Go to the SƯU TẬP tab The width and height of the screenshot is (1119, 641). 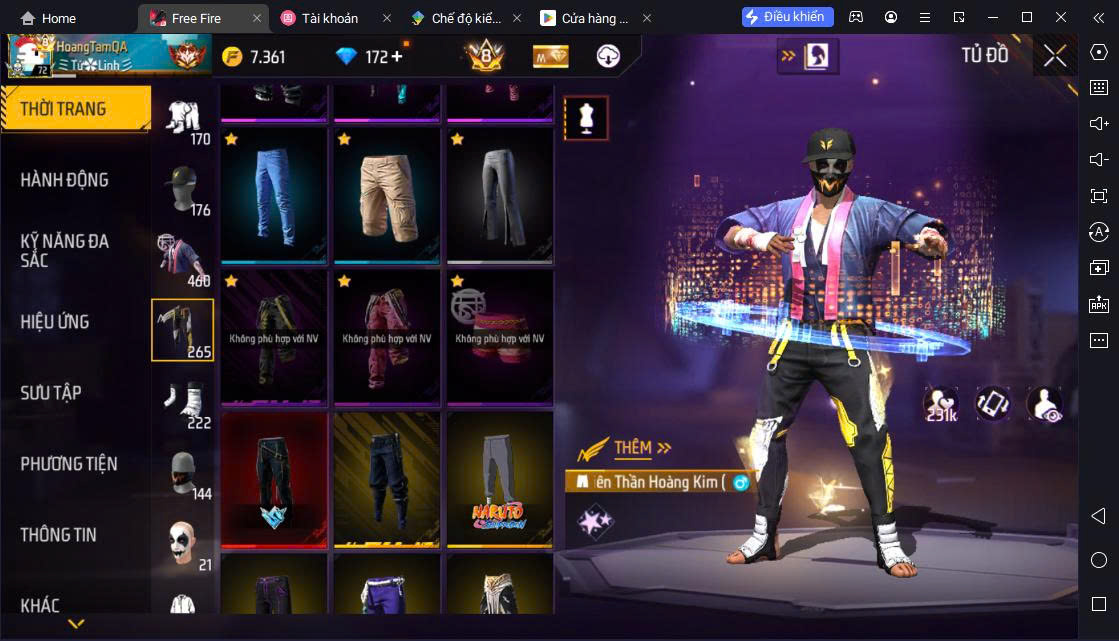point(52,393)
